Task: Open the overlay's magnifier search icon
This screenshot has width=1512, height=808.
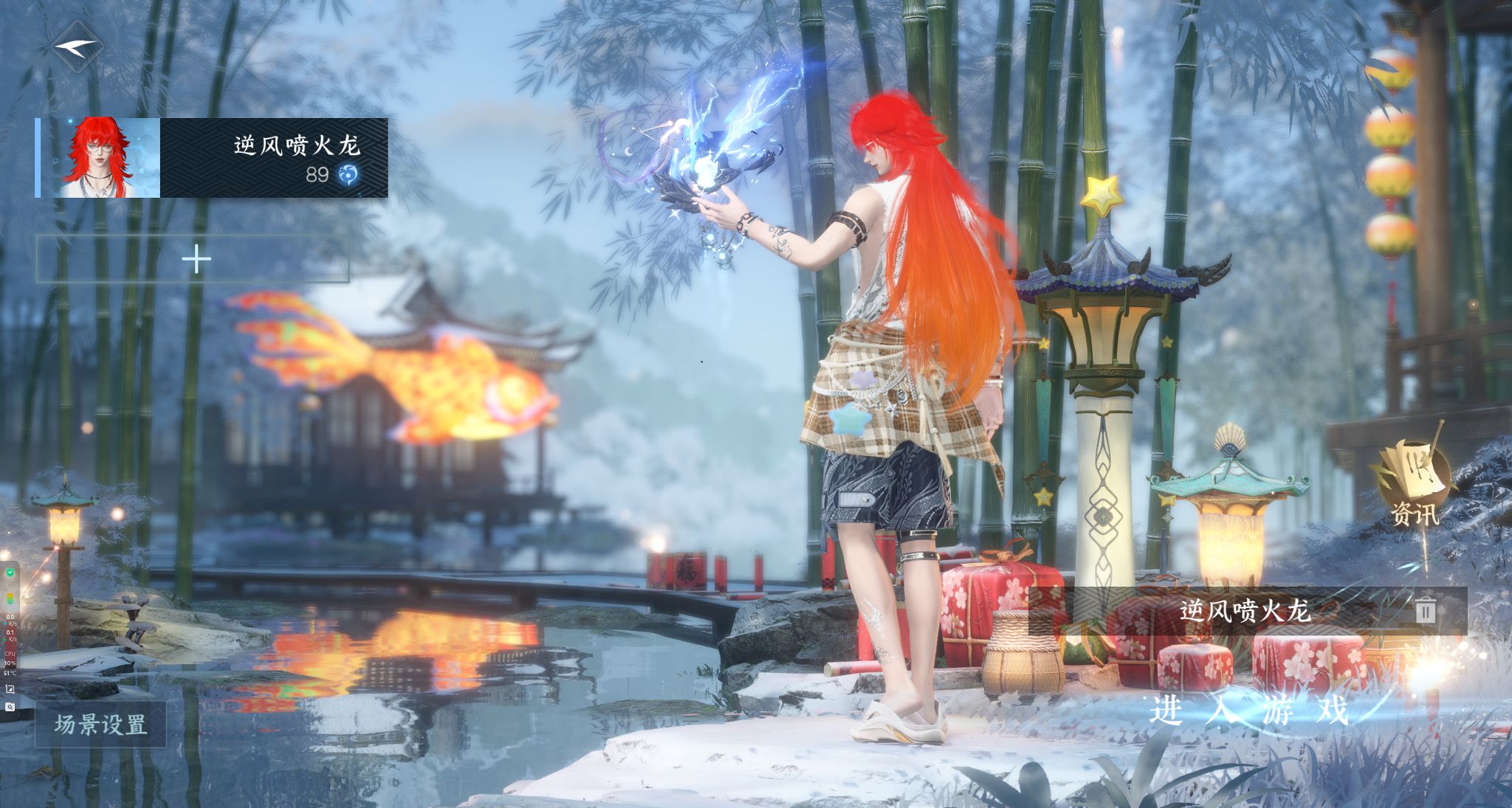Action: click(10, 707)
